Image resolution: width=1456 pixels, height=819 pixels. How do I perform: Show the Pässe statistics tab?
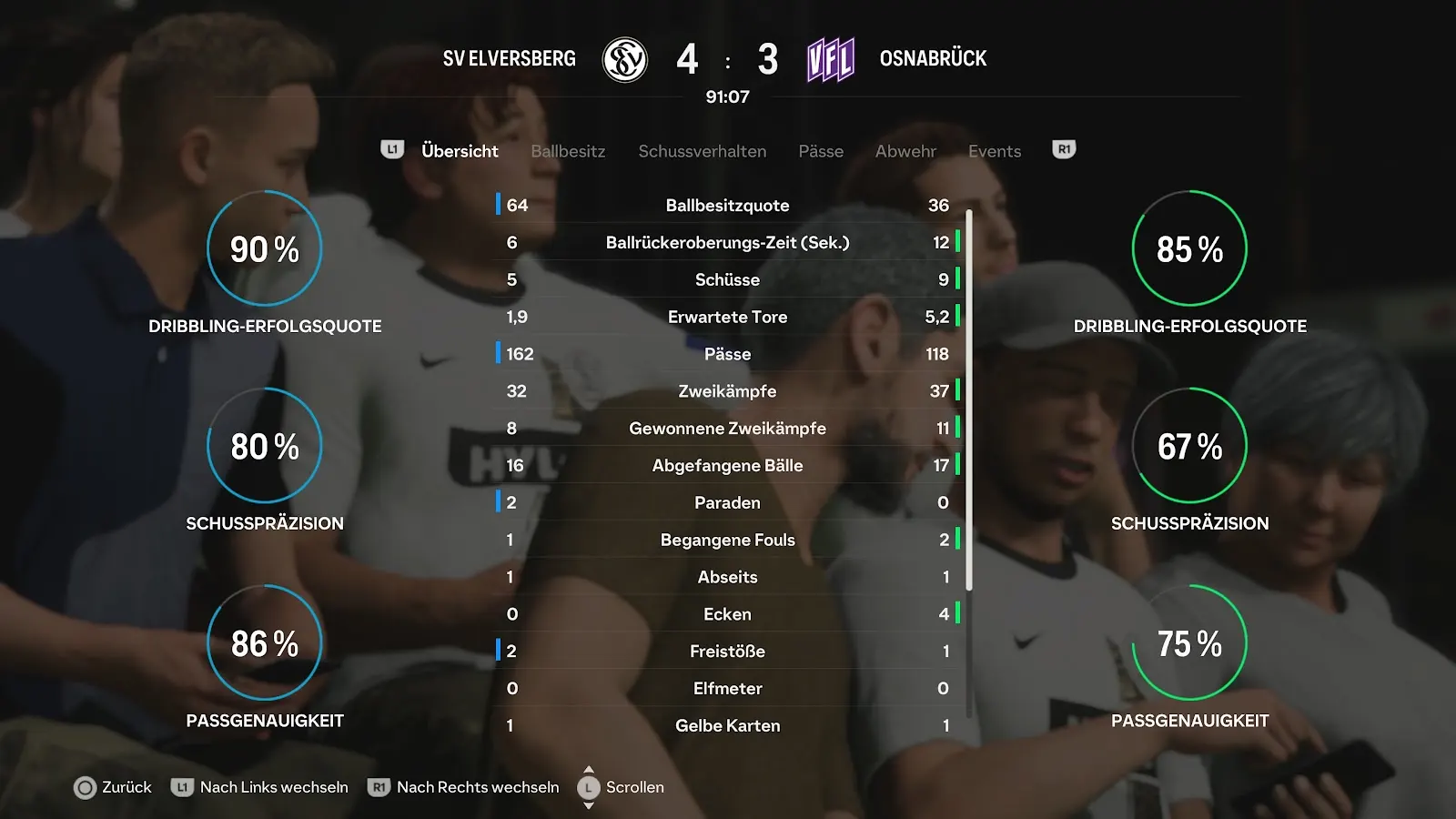point(821,151)
